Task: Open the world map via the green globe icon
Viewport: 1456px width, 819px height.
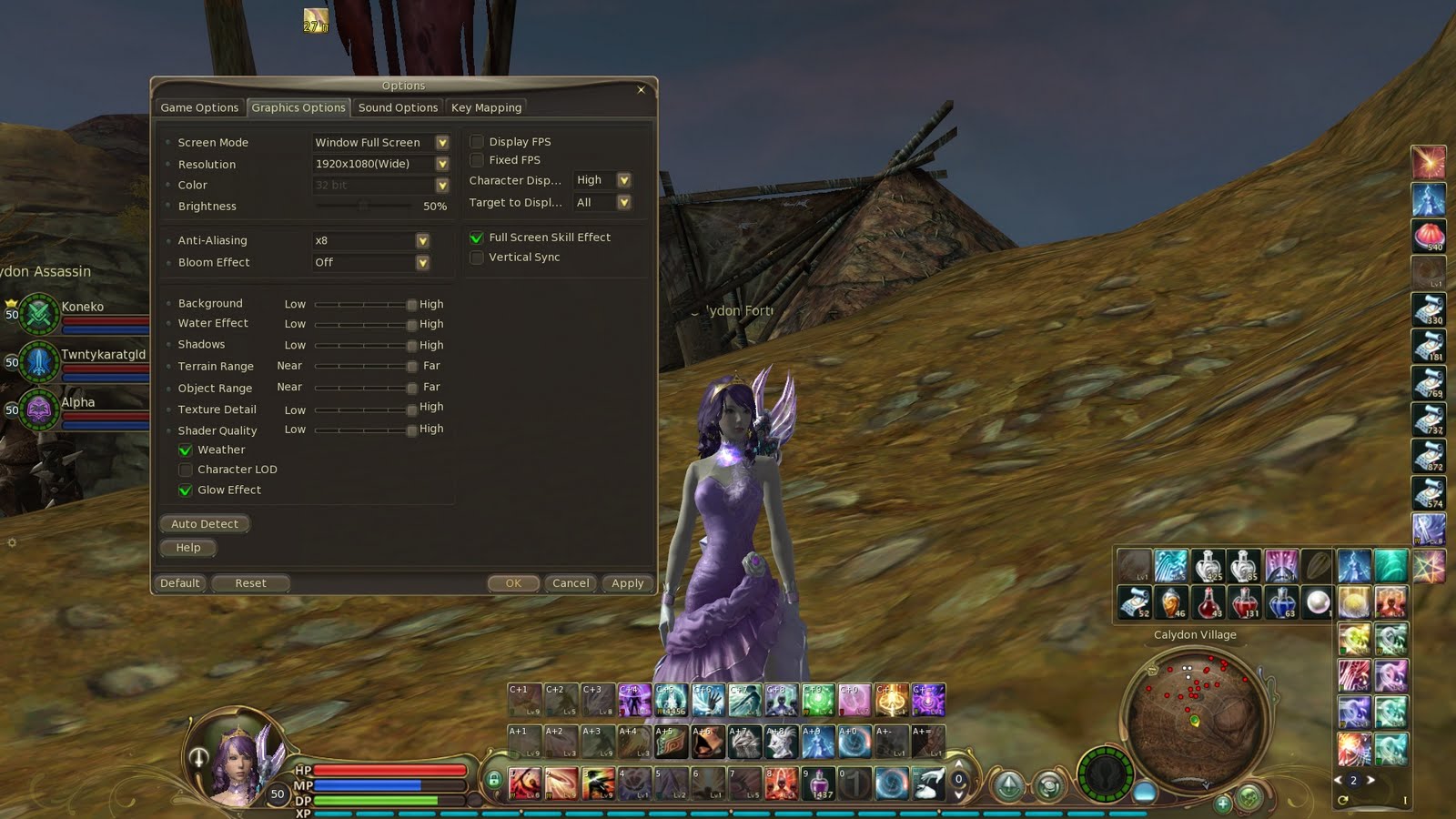Action: pos(1248,797)
